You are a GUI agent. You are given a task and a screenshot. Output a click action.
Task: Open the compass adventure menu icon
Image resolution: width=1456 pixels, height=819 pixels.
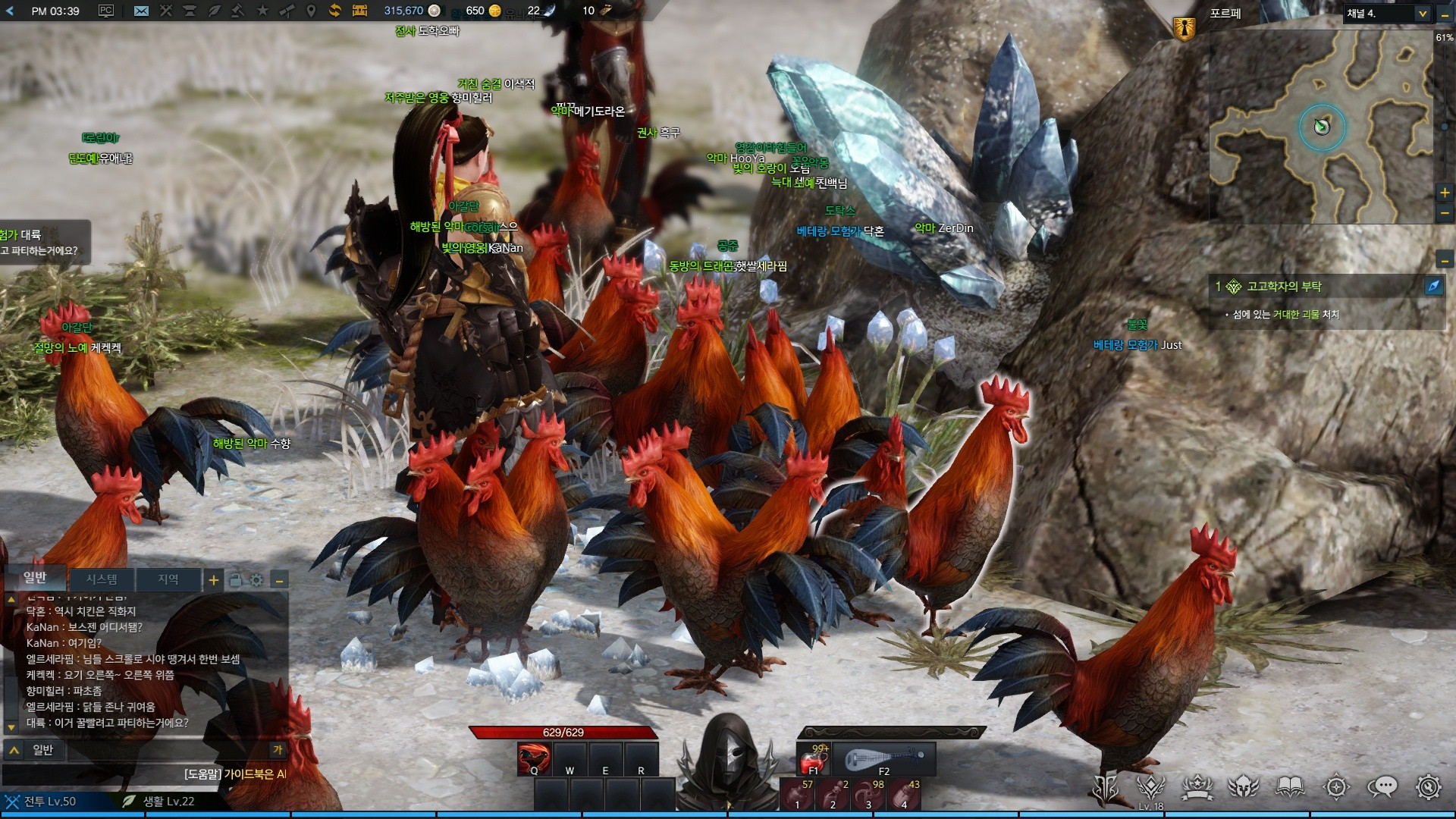[1336, 787]
